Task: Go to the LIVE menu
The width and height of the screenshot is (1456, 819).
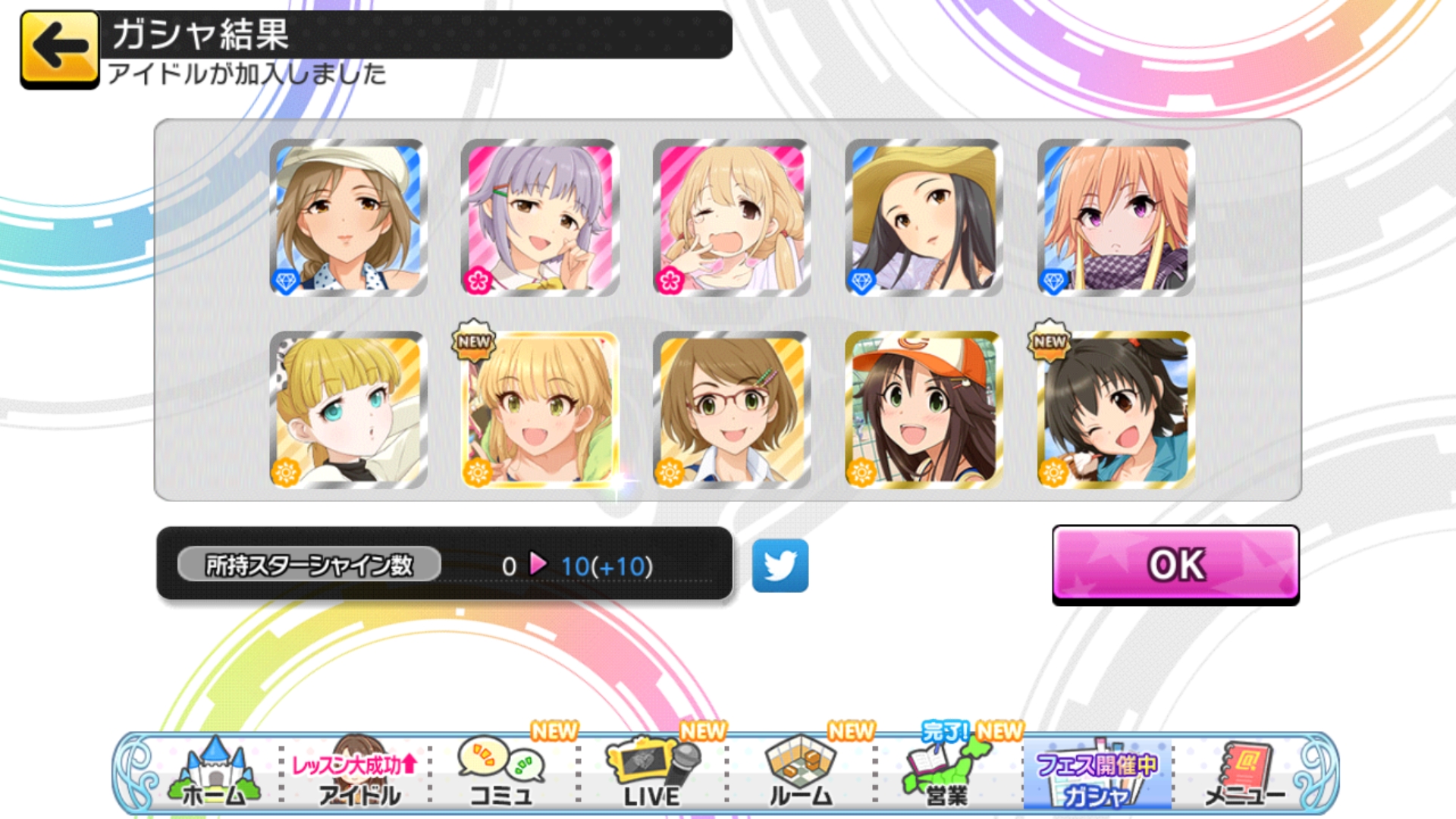Action: click(x=652, y=773)
